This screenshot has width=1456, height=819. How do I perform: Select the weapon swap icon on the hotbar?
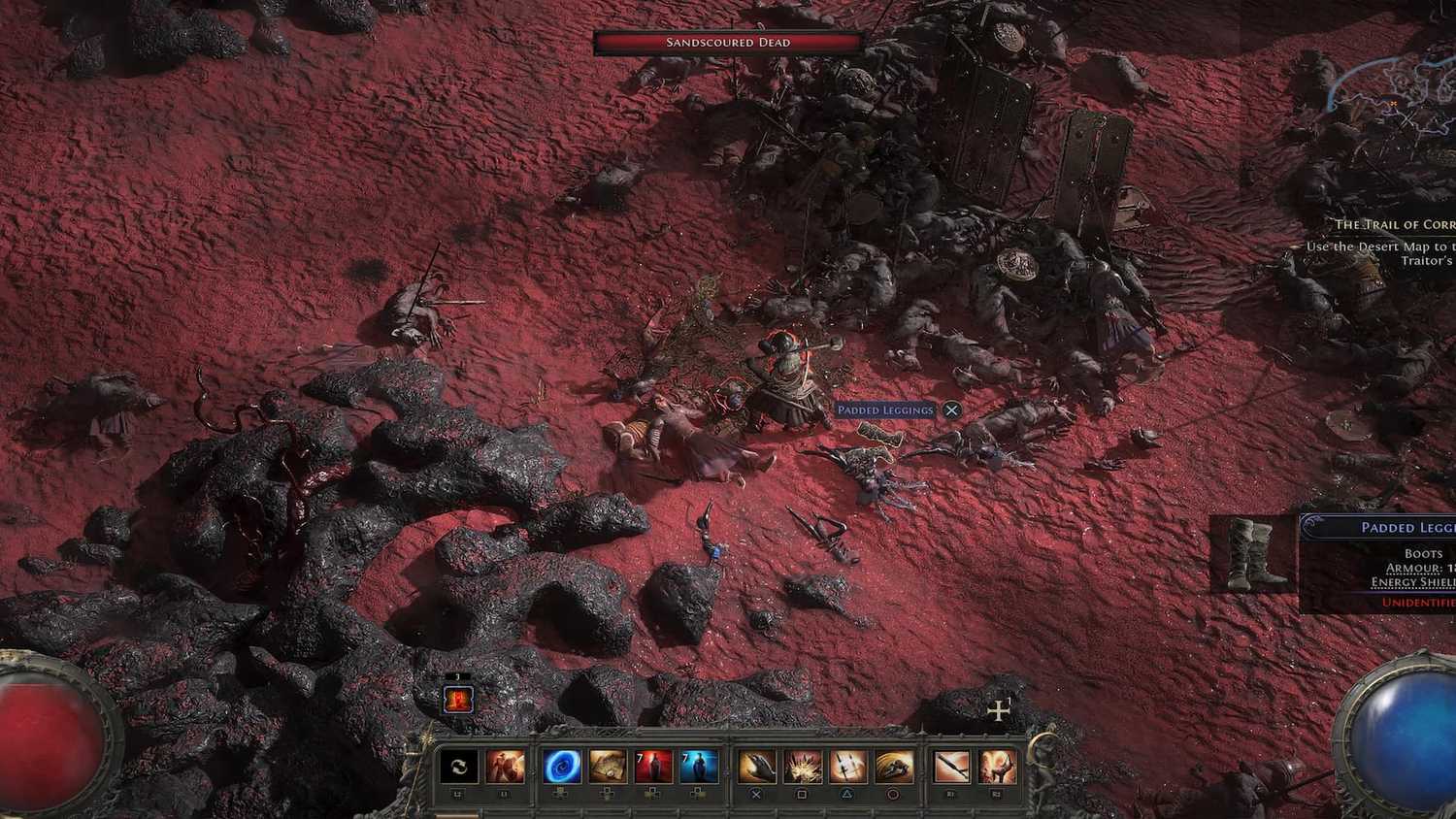(x=457, y=768)
